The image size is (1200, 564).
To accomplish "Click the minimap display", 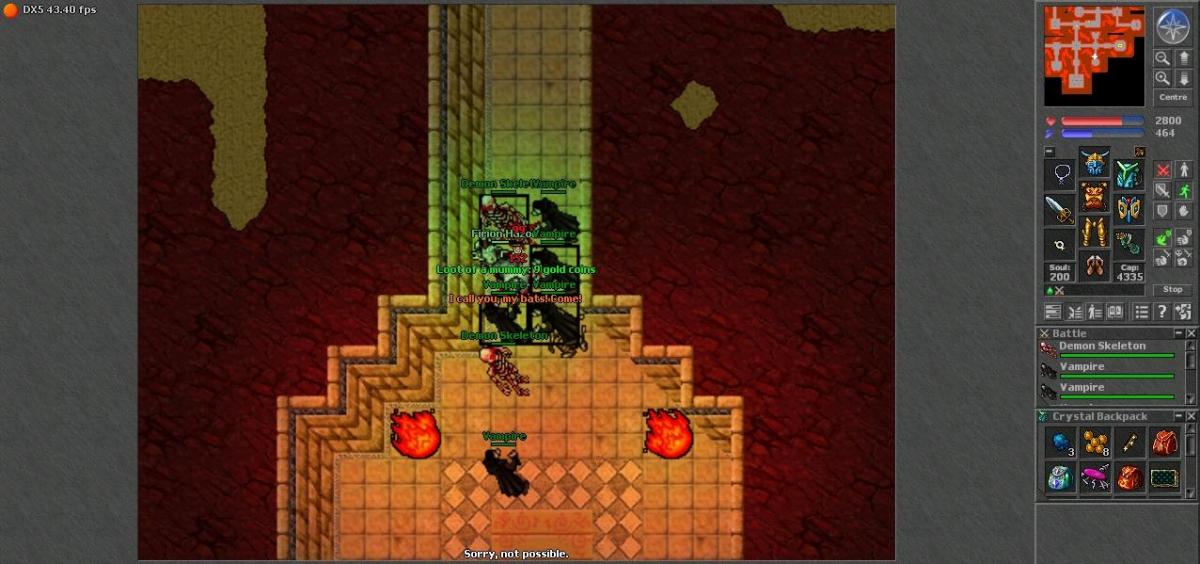I will click(1094, 56).
